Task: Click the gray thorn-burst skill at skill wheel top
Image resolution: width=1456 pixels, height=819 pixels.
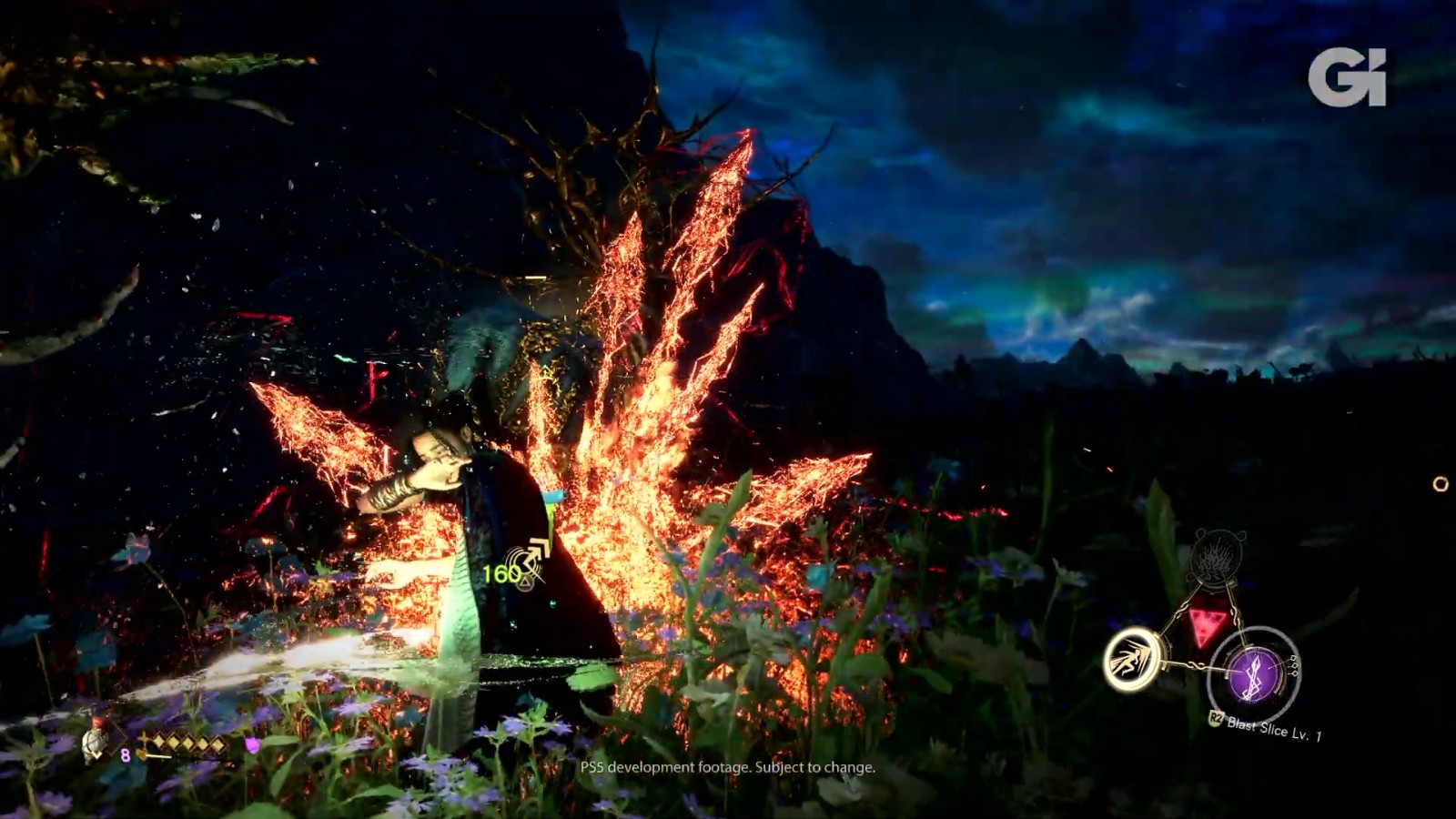Action: pyautogui.click(x=1217, y=558)
